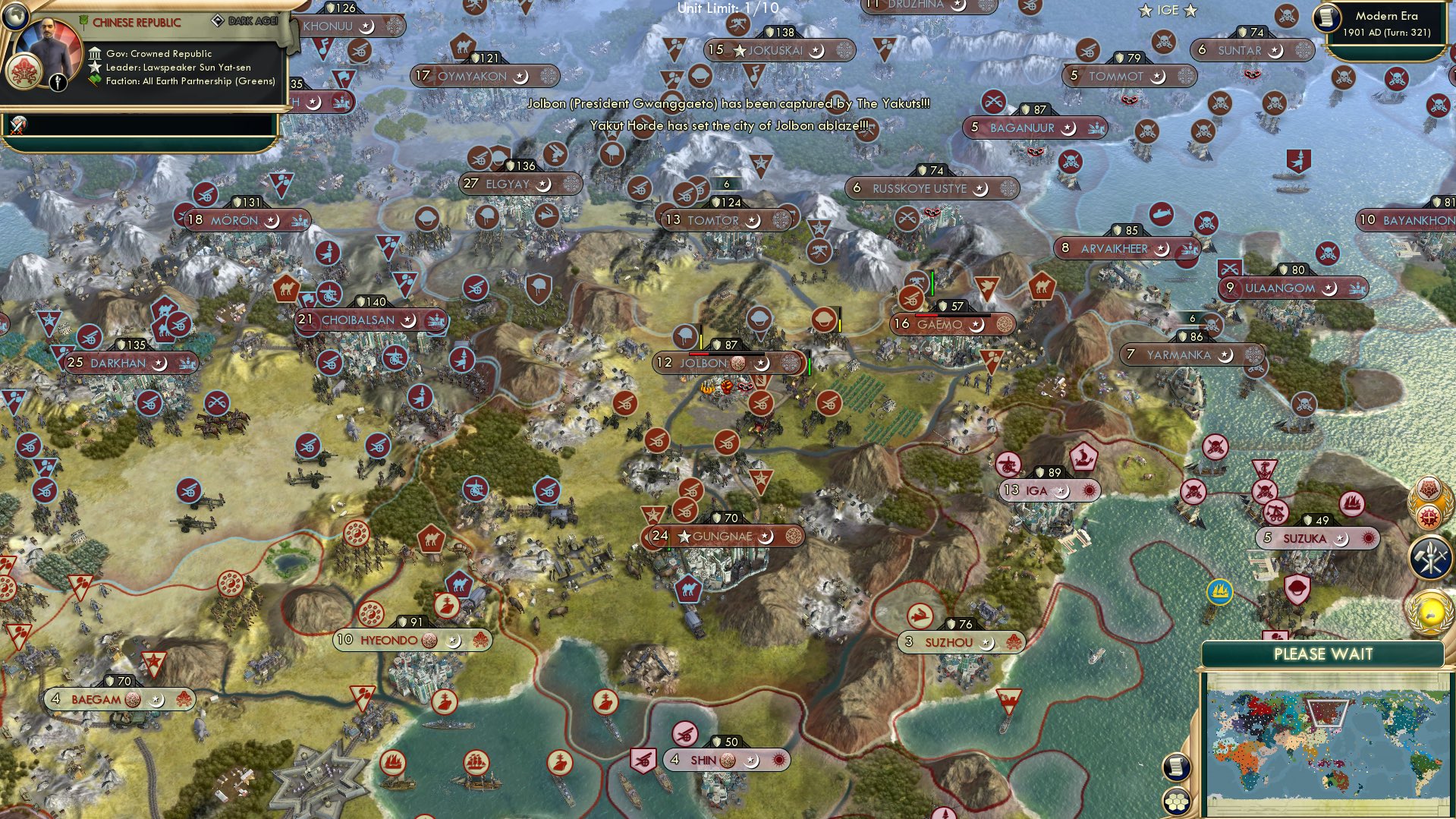This screenshot has height=819, width=1456.
Task: Click the torch icon beside the leader portrait
Action: [58, 83]
